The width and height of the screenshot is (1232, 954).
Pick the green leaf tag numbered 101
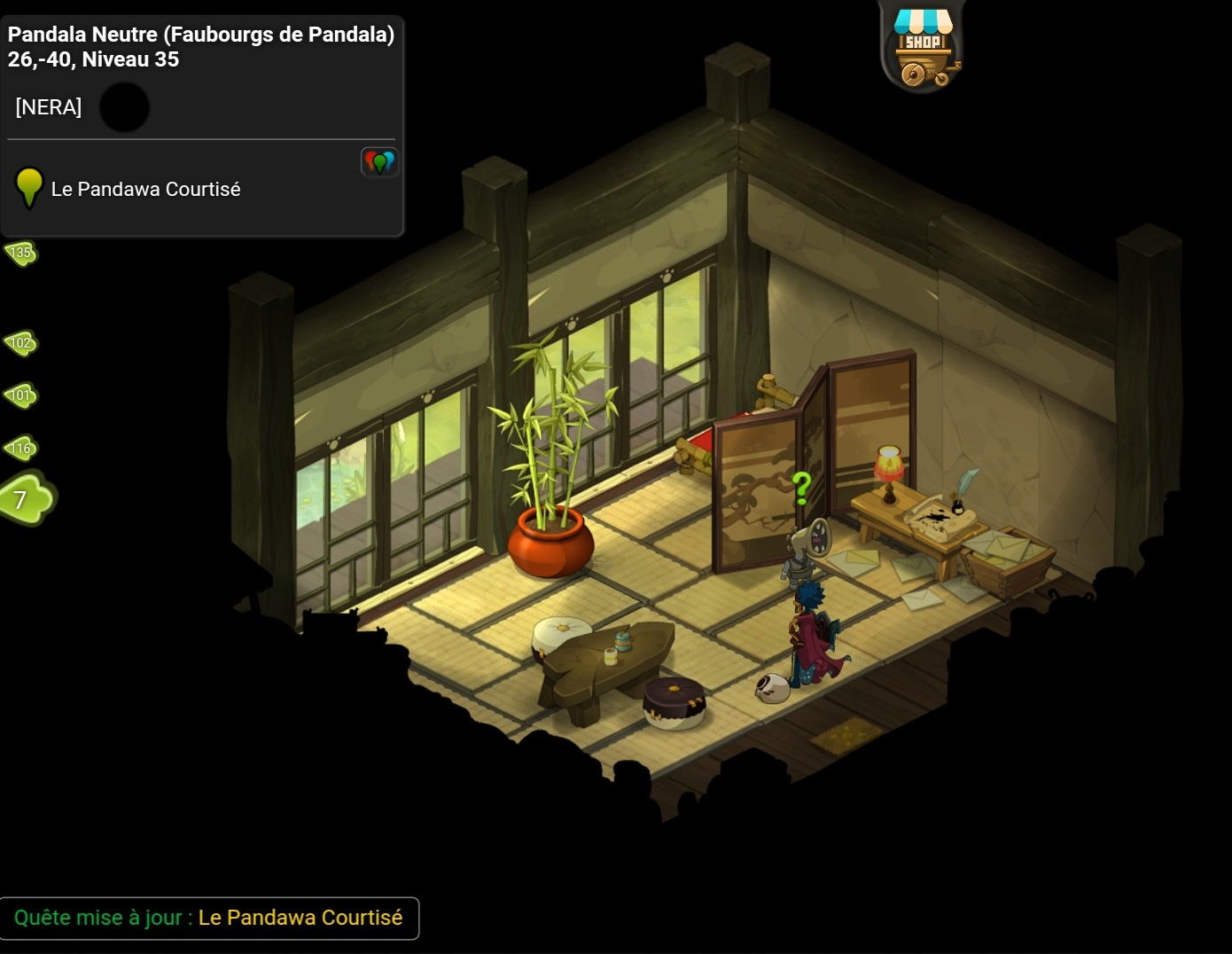(21, 395)
